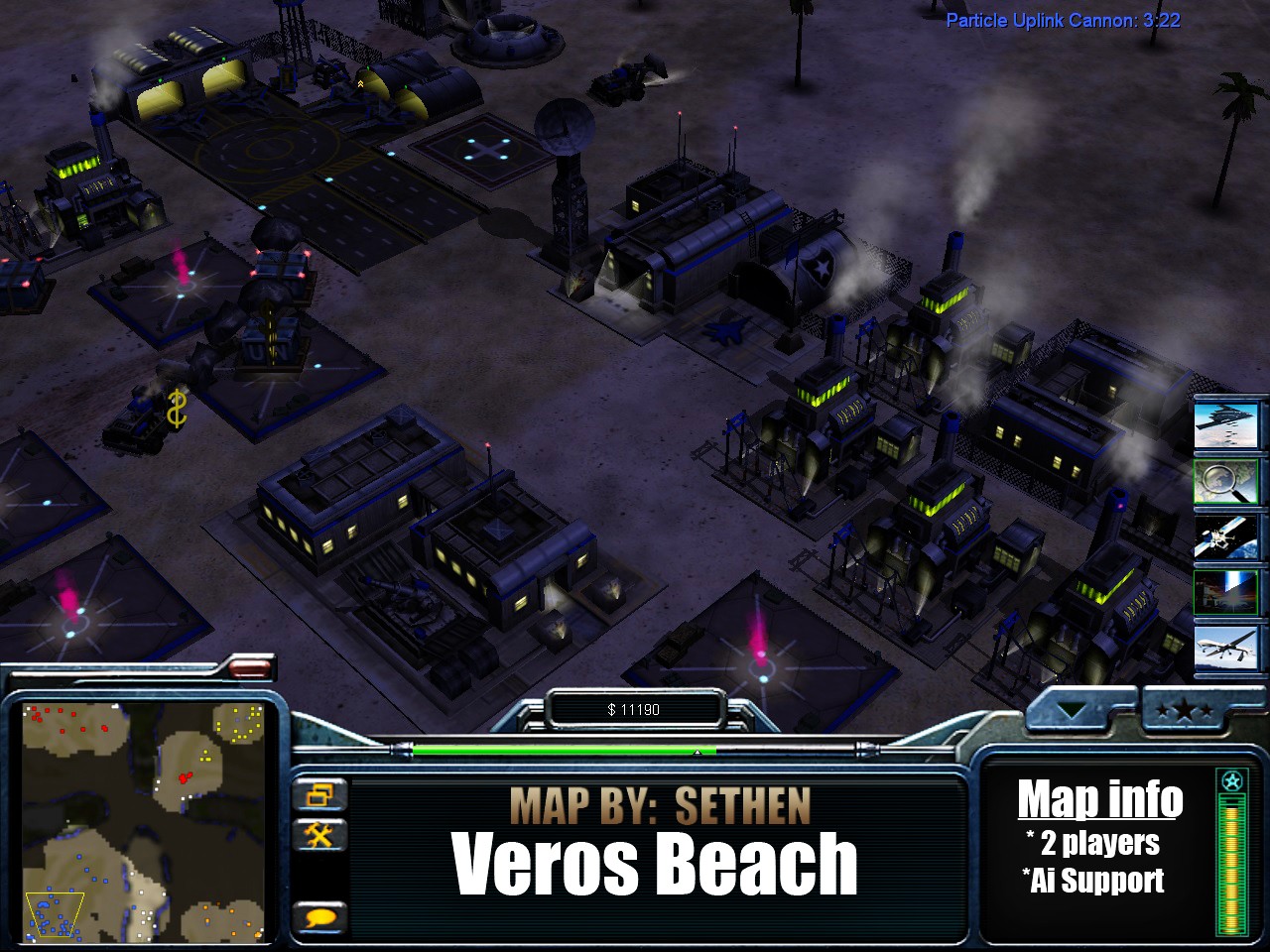This screenshot has height=952, width=1270.
Task: Click the stacked-windows unit selection icon
Action: coord(319,793)
